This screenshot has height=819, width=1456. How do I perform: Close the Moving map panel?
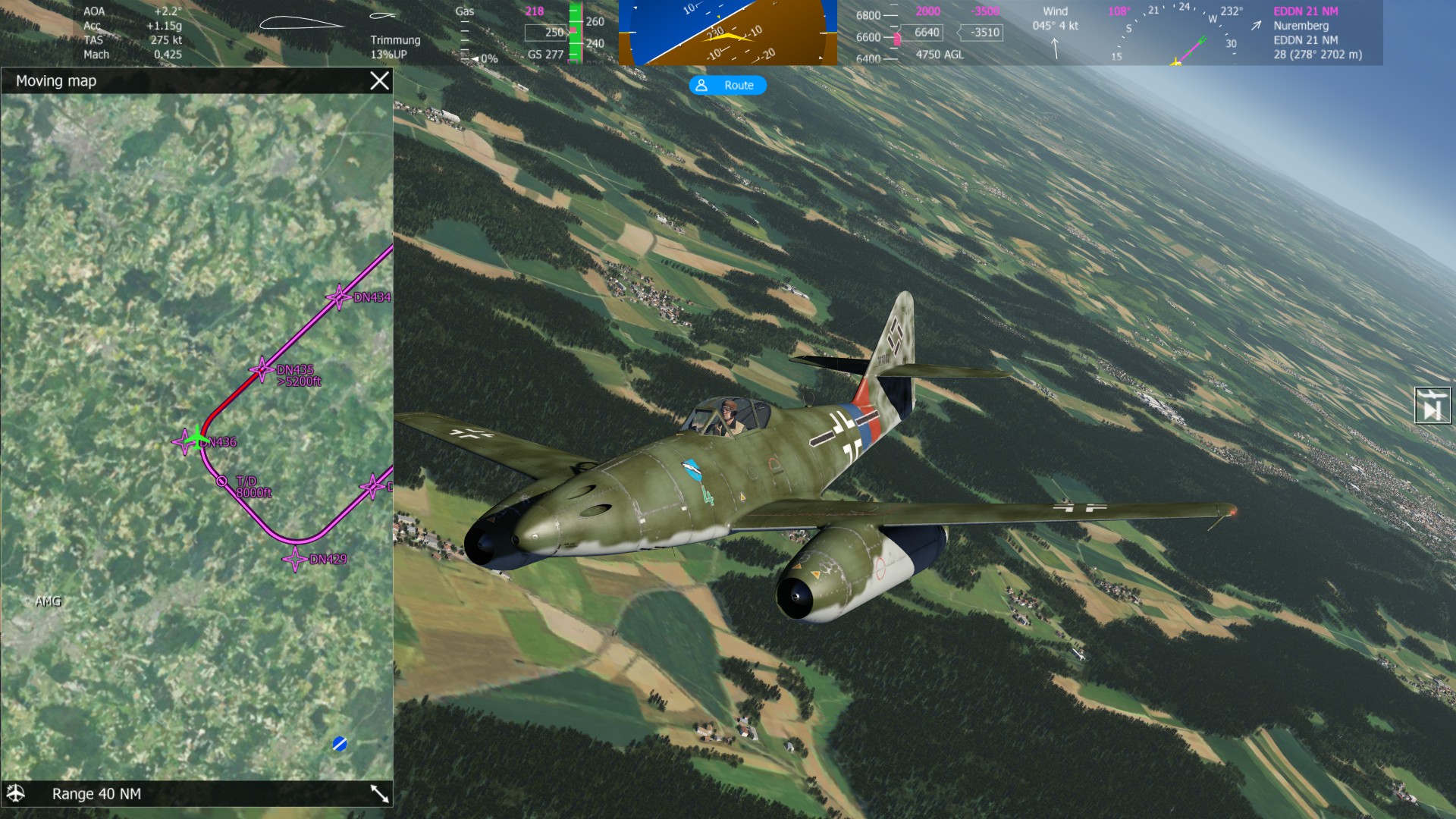tap(379, 81)
